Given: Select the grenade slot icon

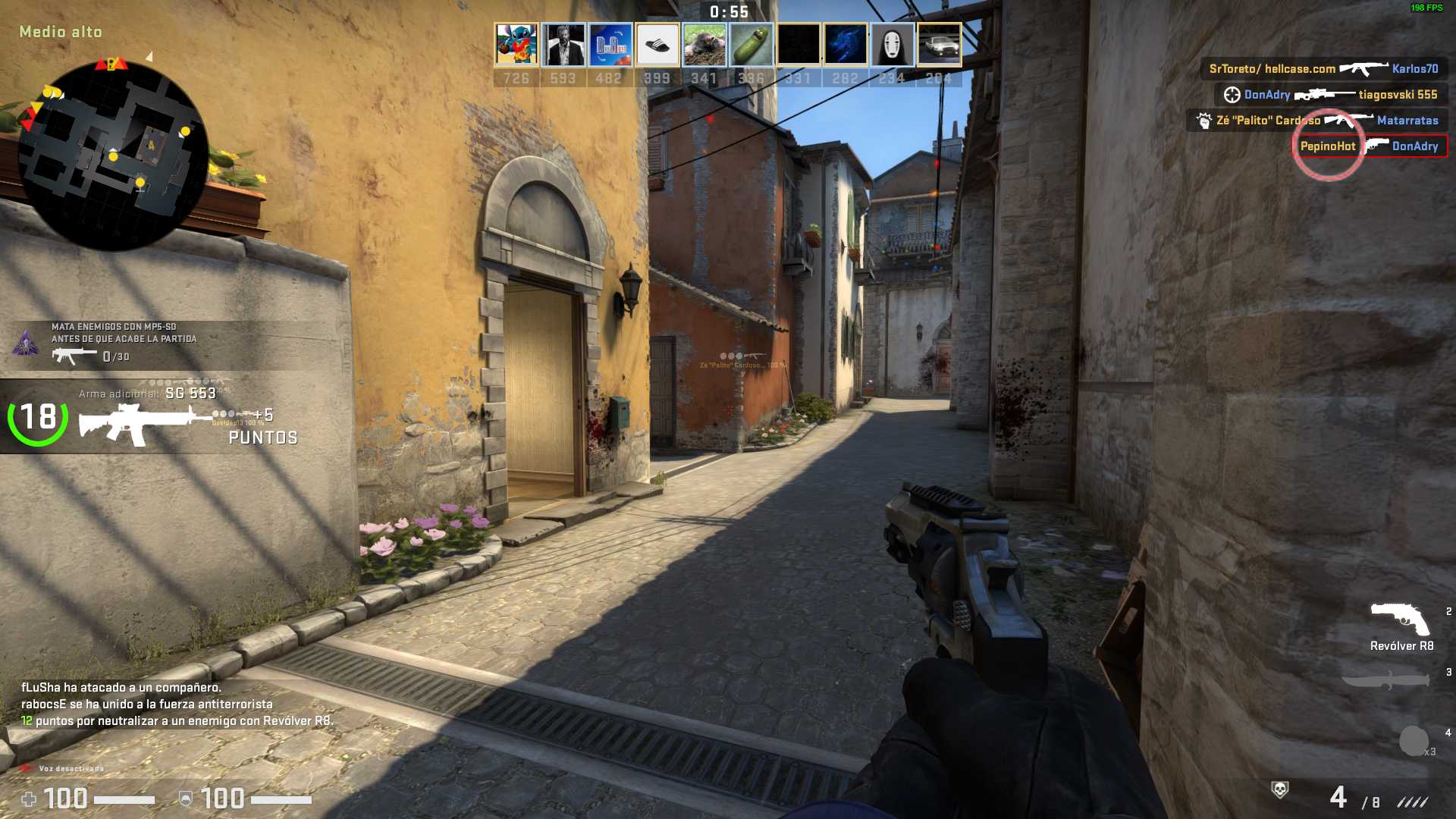Looking at the screenshot, I should tap(1414, 741).
